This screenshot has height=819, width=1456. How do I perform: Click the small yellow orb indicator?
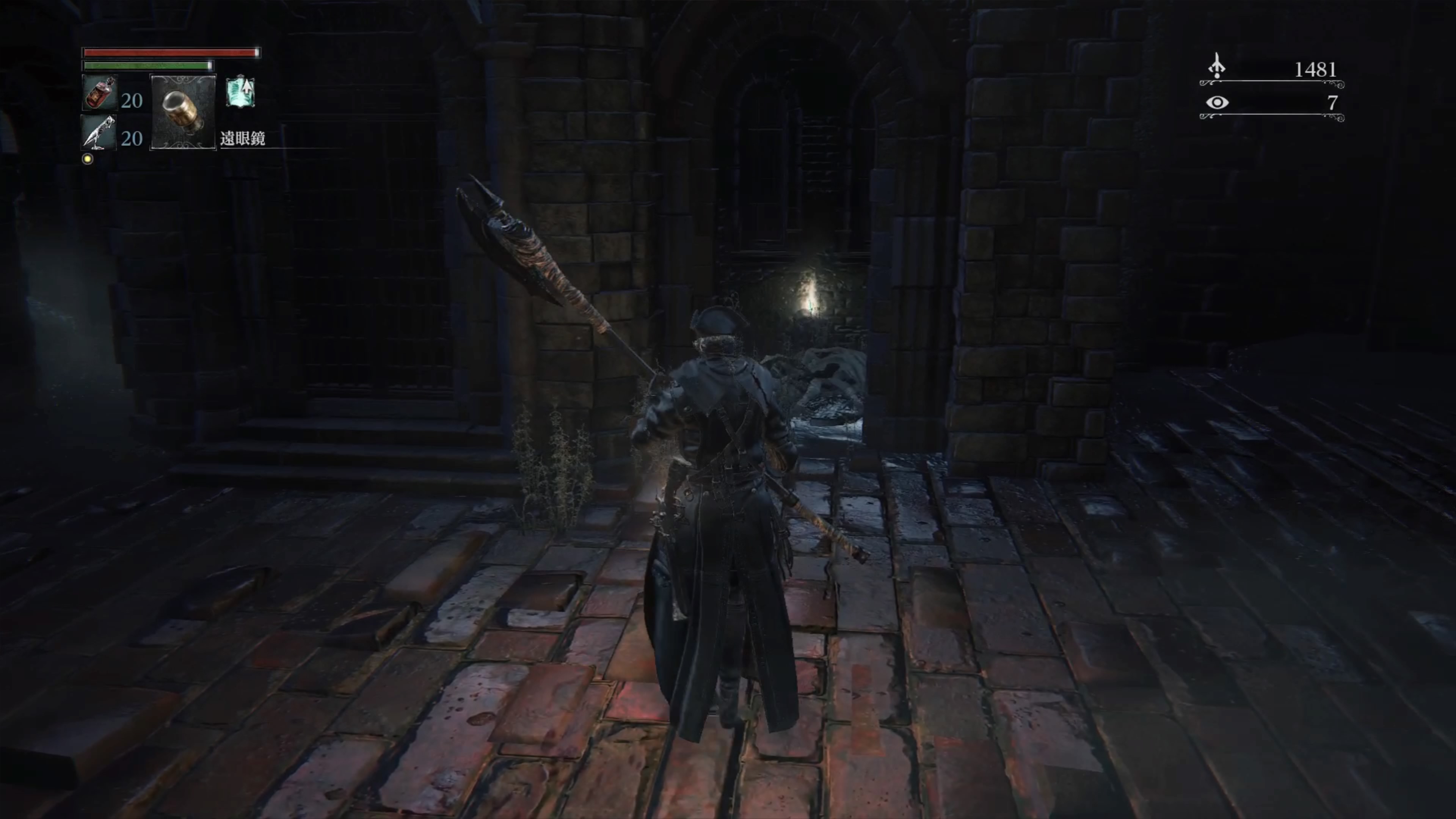(88, 159)
